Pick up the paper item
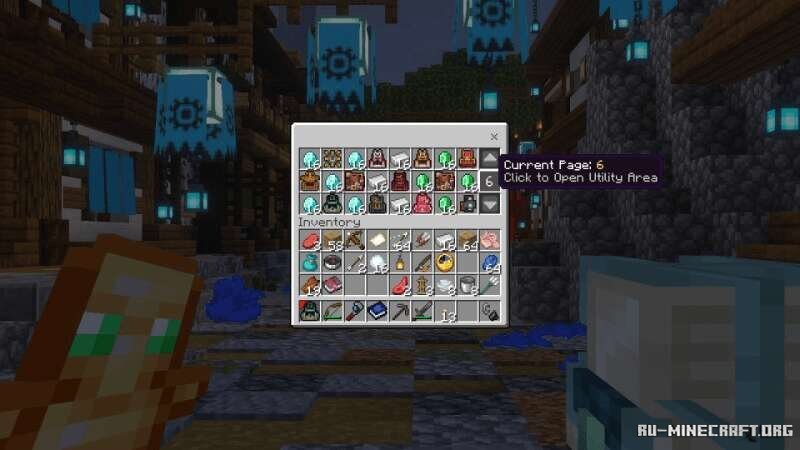This screenshot has width=800, height=450. [x=376, y=240]
